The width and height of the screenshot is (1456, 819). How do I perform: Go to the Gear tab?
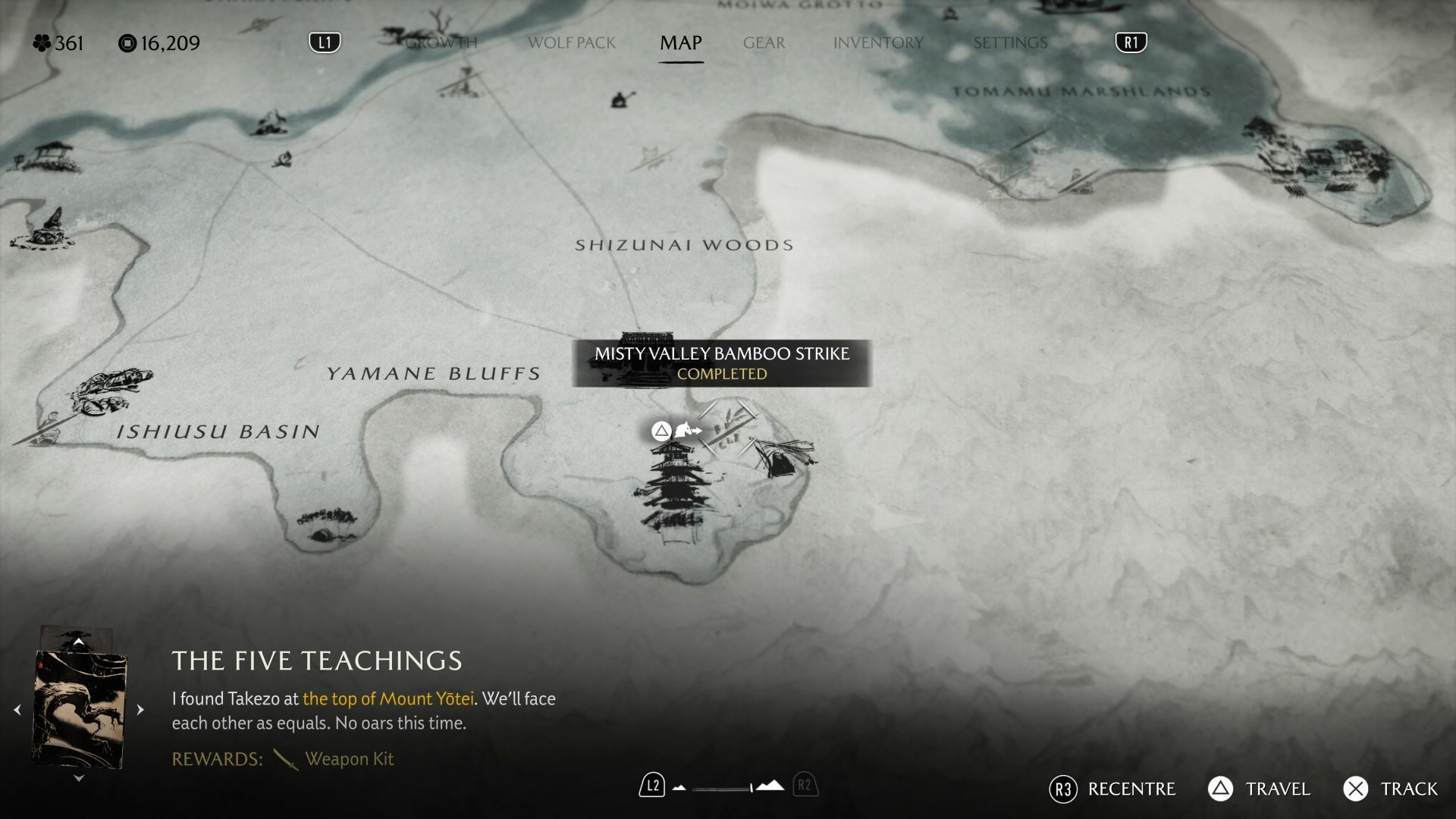764,42
